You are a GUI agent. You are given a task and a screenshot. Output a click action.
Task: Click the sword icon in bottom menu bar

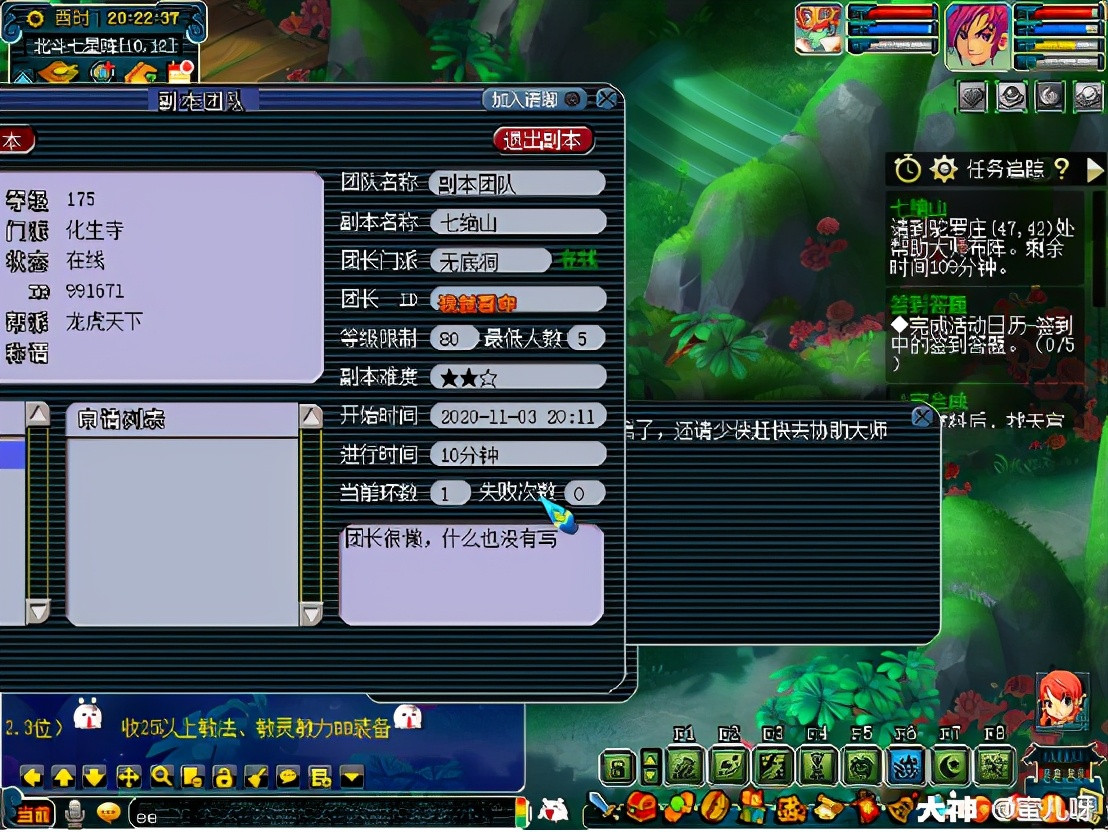[x=601, y=806]
